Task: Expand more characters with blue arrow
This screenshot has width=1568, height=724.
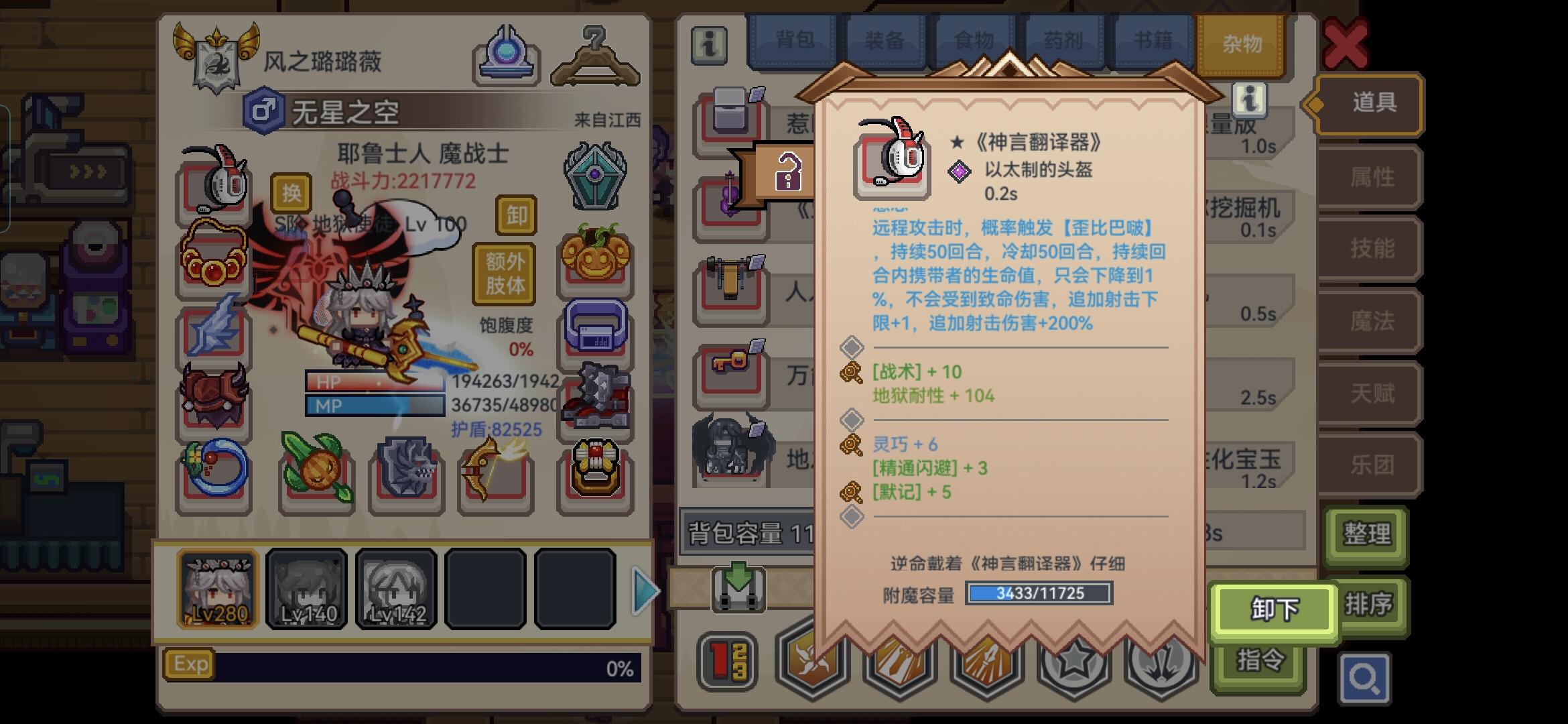Action: [644, 589]
